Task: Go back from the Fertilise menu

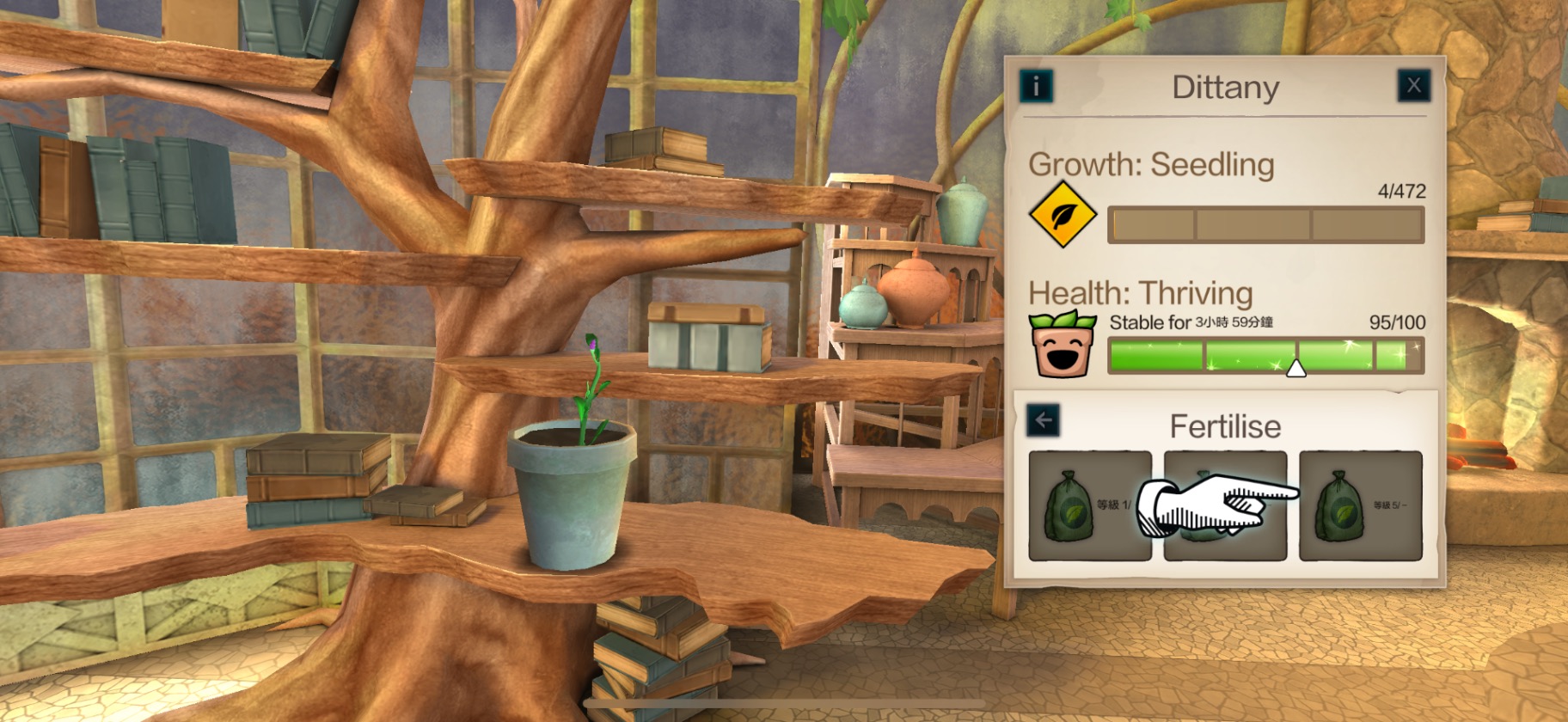Action: pyautogui.click(x=1043, y=420)
